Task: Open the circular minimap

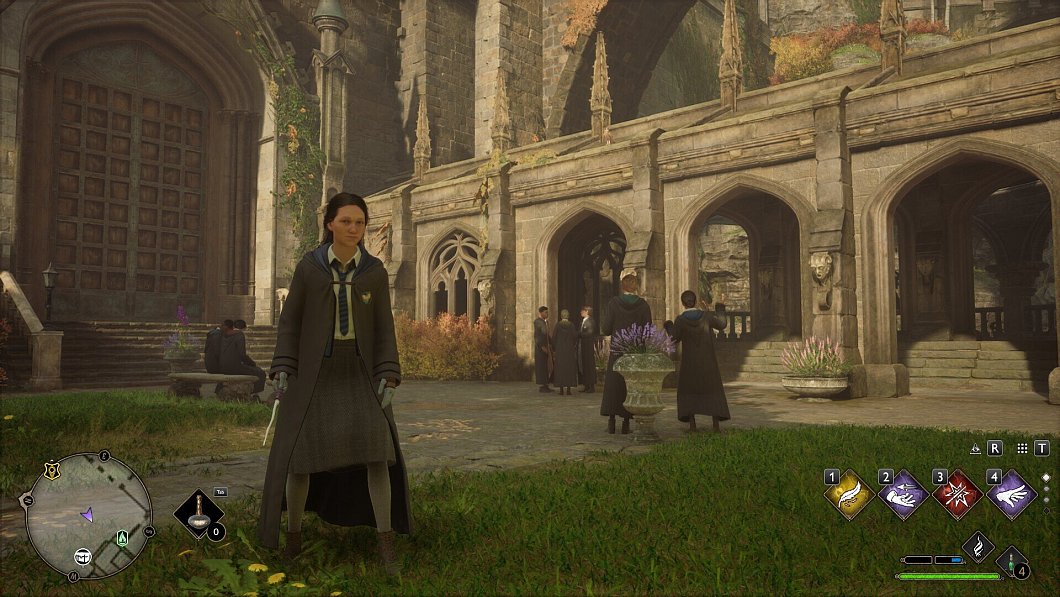Action: [x=88, y=516]
